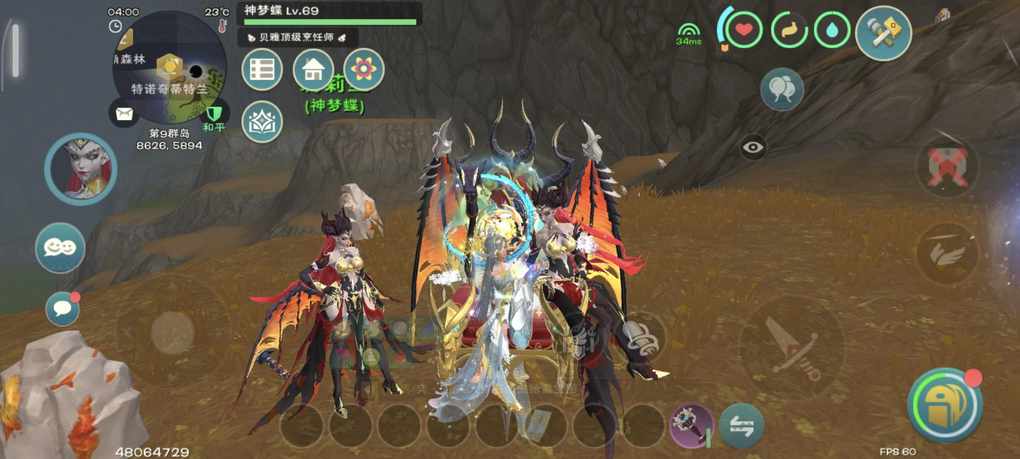Tap the heart health status icon

point(742,30)
